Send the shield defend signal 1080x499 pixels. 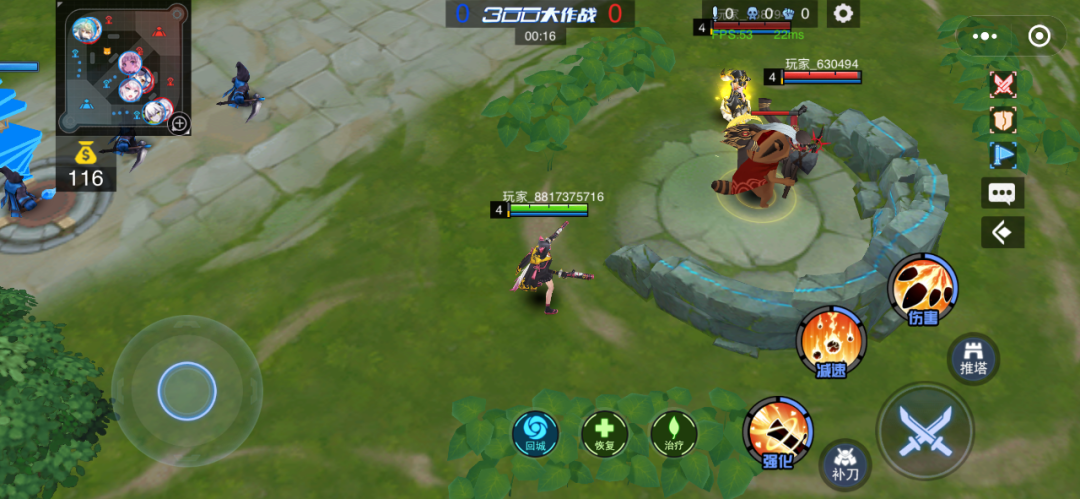click(x=1003, y=120)
